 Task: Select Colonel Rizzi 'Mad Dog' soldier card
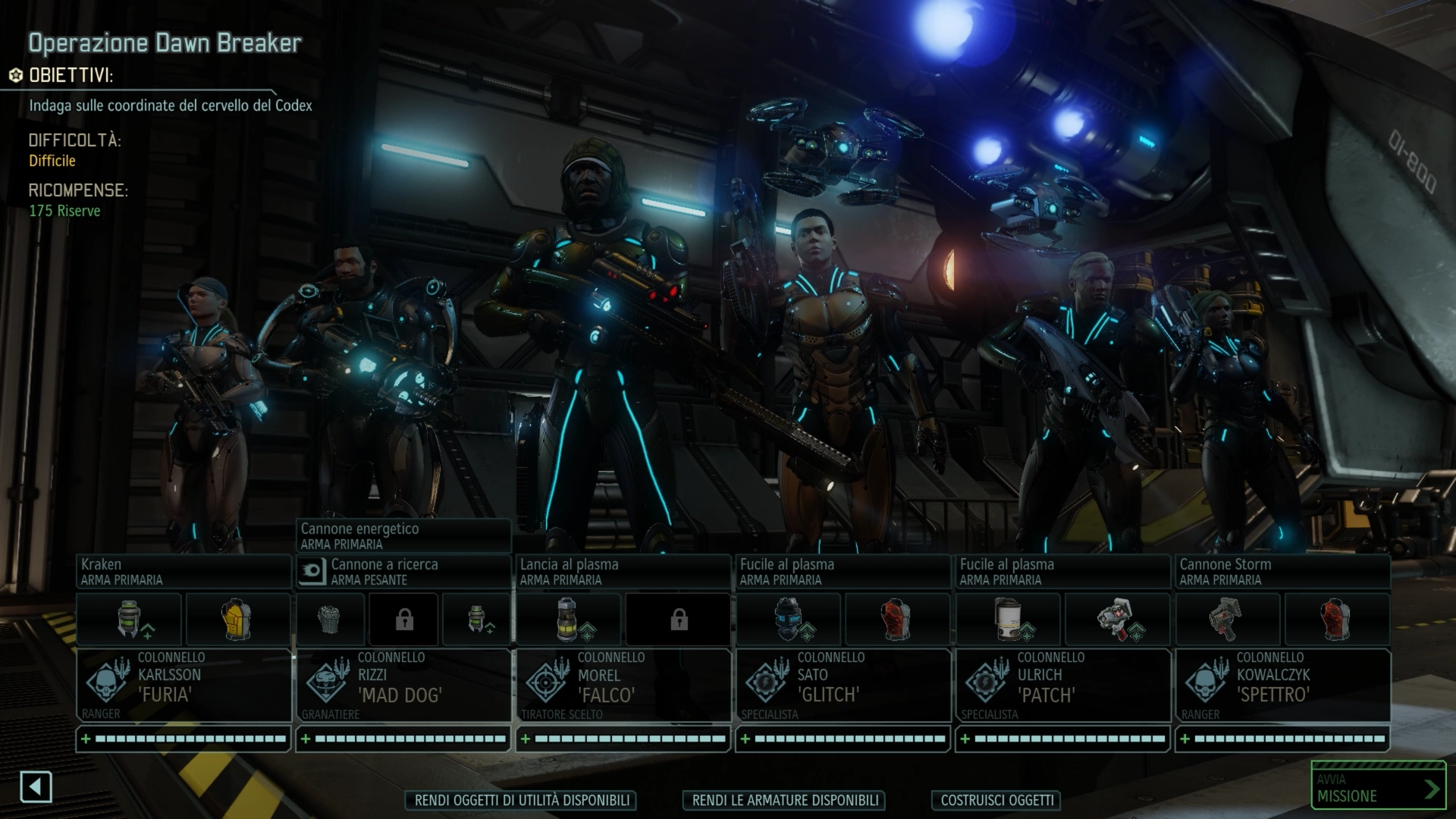point(403,685)
